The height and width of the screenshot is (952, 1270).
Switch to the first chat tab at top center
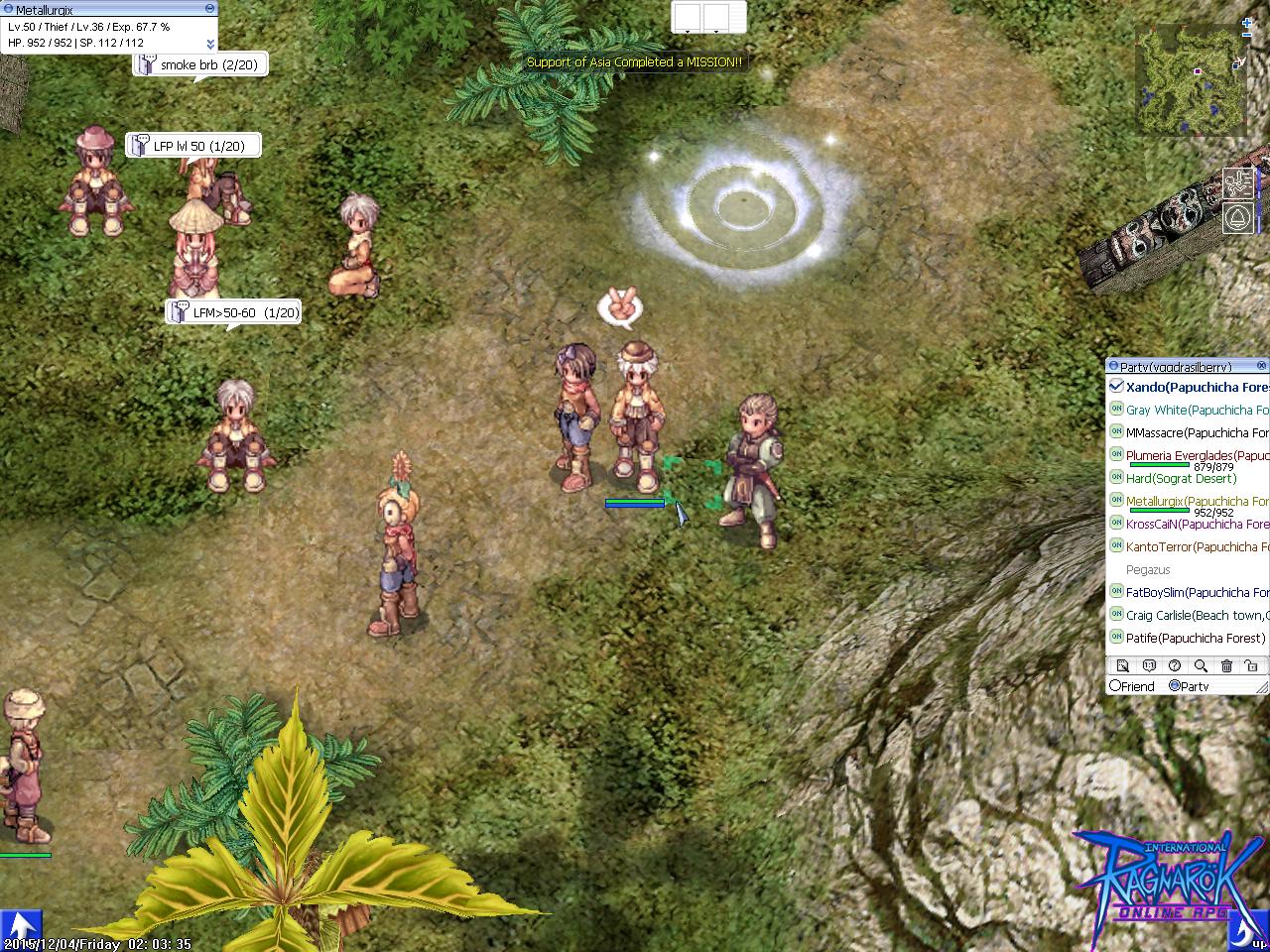point(687,17)
